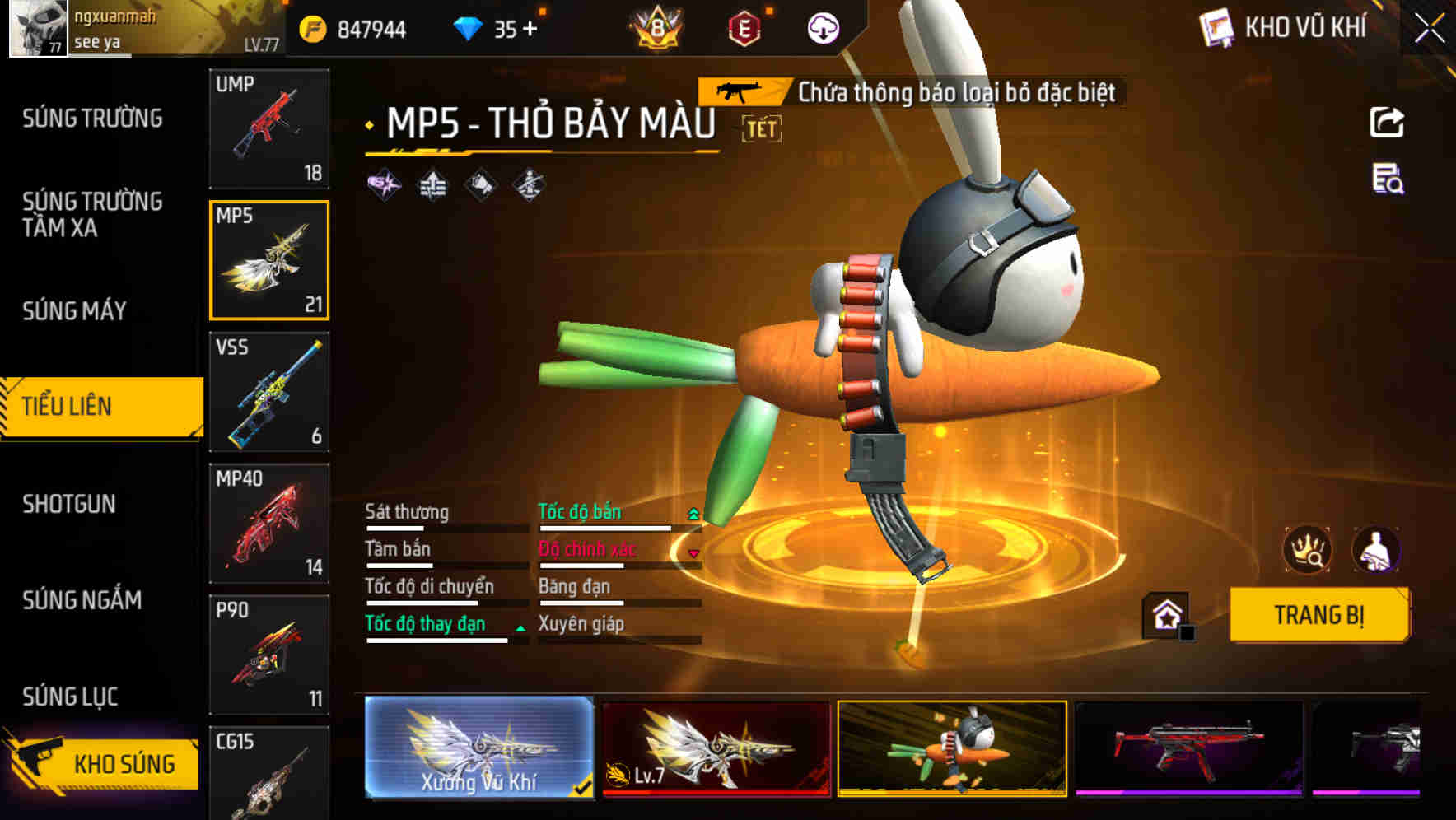Click the TRANG BỊ equip button

1318,615
